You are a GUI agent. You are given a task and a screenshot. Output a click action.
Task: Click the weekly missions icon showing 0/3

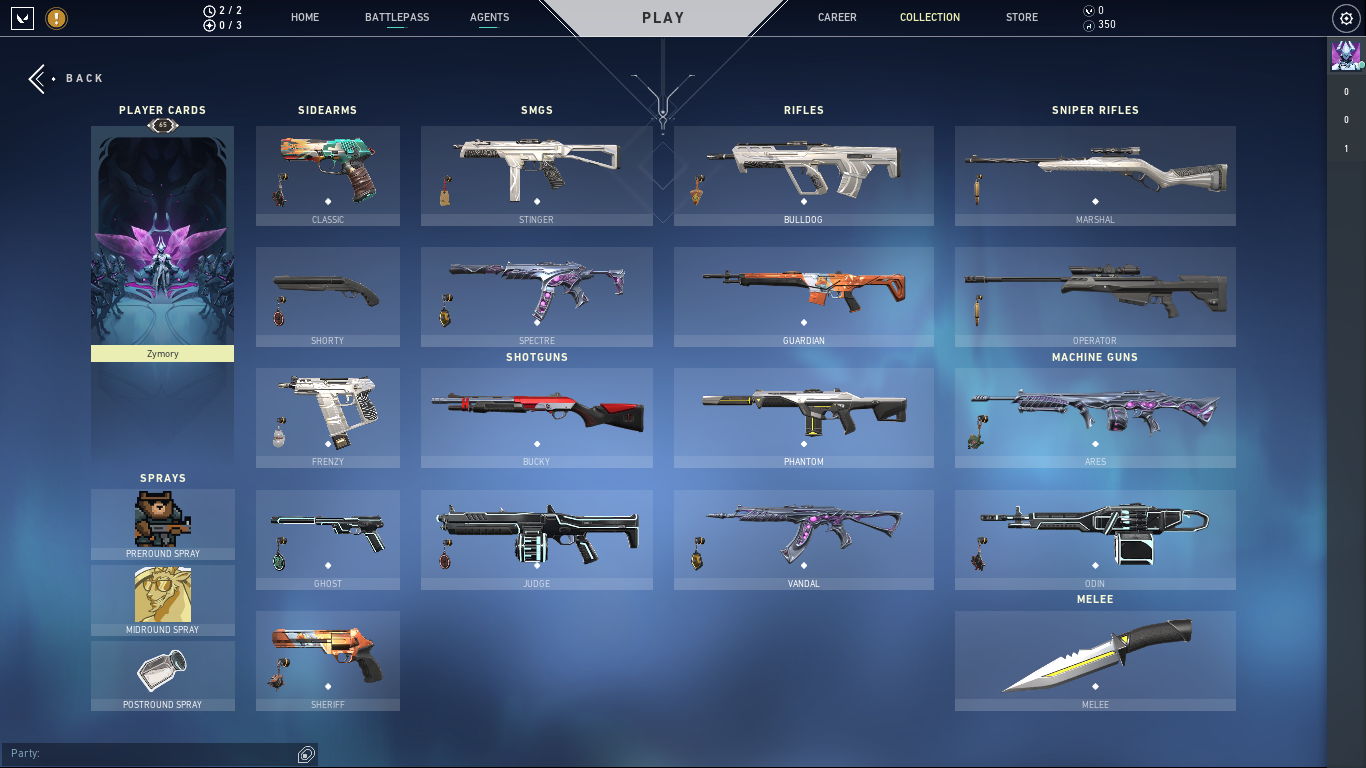tap(210, 26)
